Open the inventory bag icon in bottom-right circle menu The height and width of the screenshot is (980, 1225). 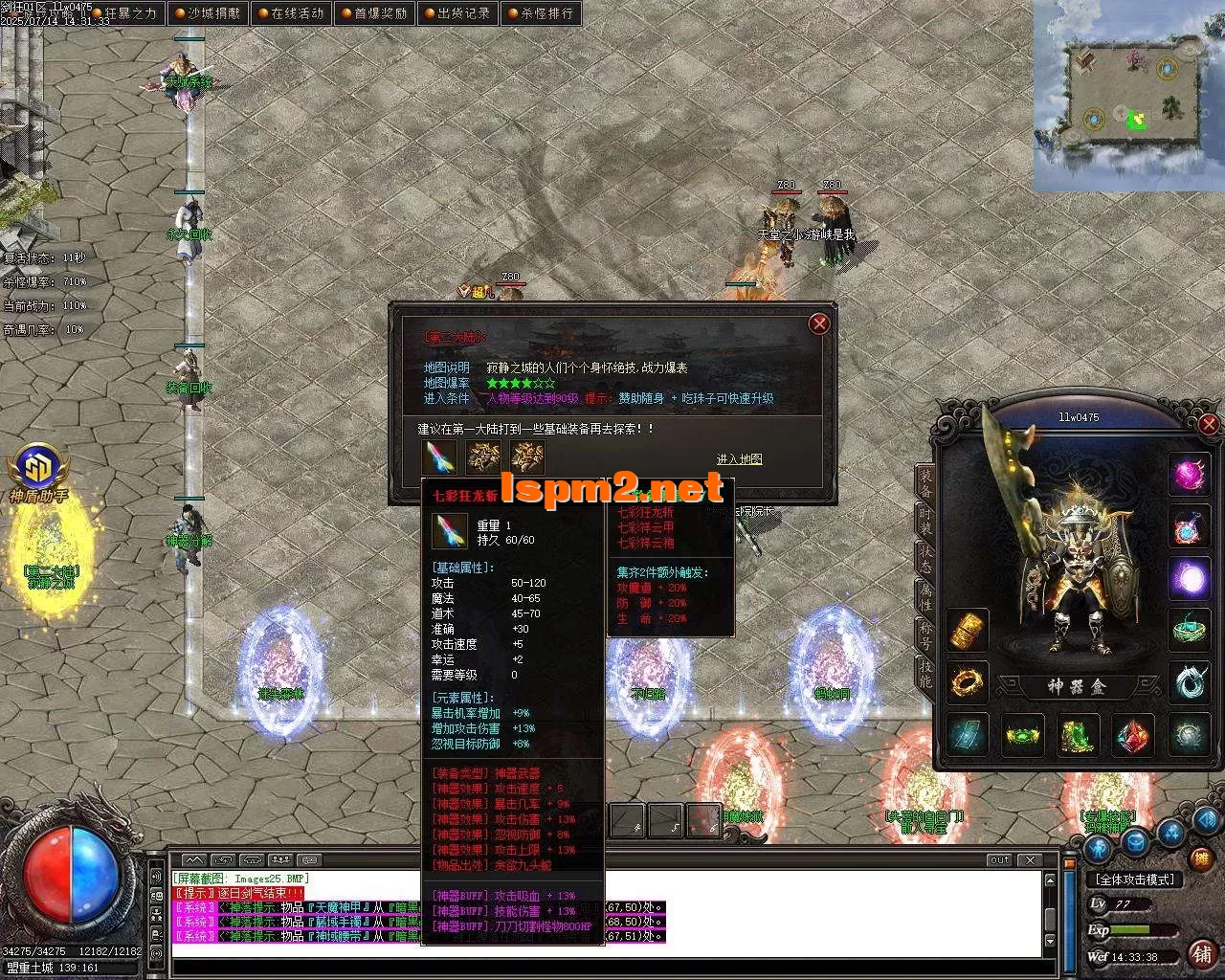click(1135, 844)
